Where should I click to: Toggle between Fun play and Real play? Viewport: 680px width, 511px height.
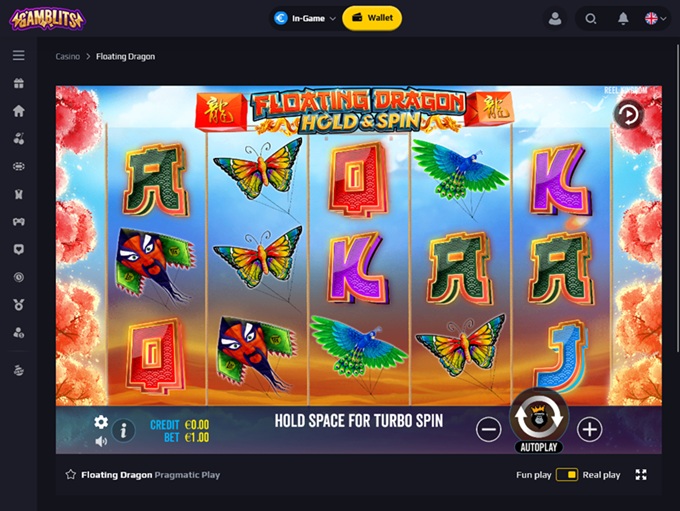(567, 475)
